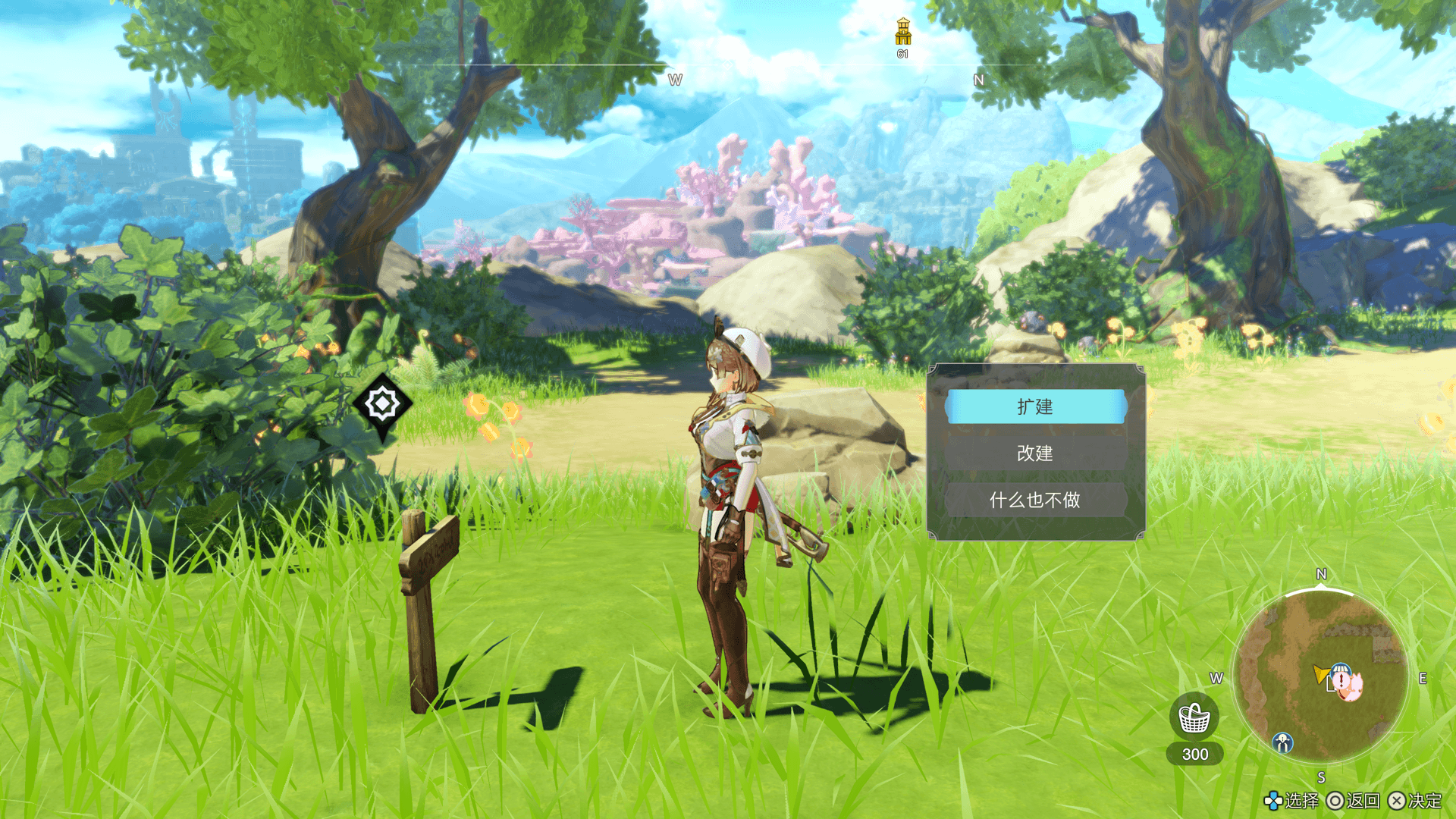Open the circular minimap
Screen dimensions: 1456x819
pos(1319,677)
